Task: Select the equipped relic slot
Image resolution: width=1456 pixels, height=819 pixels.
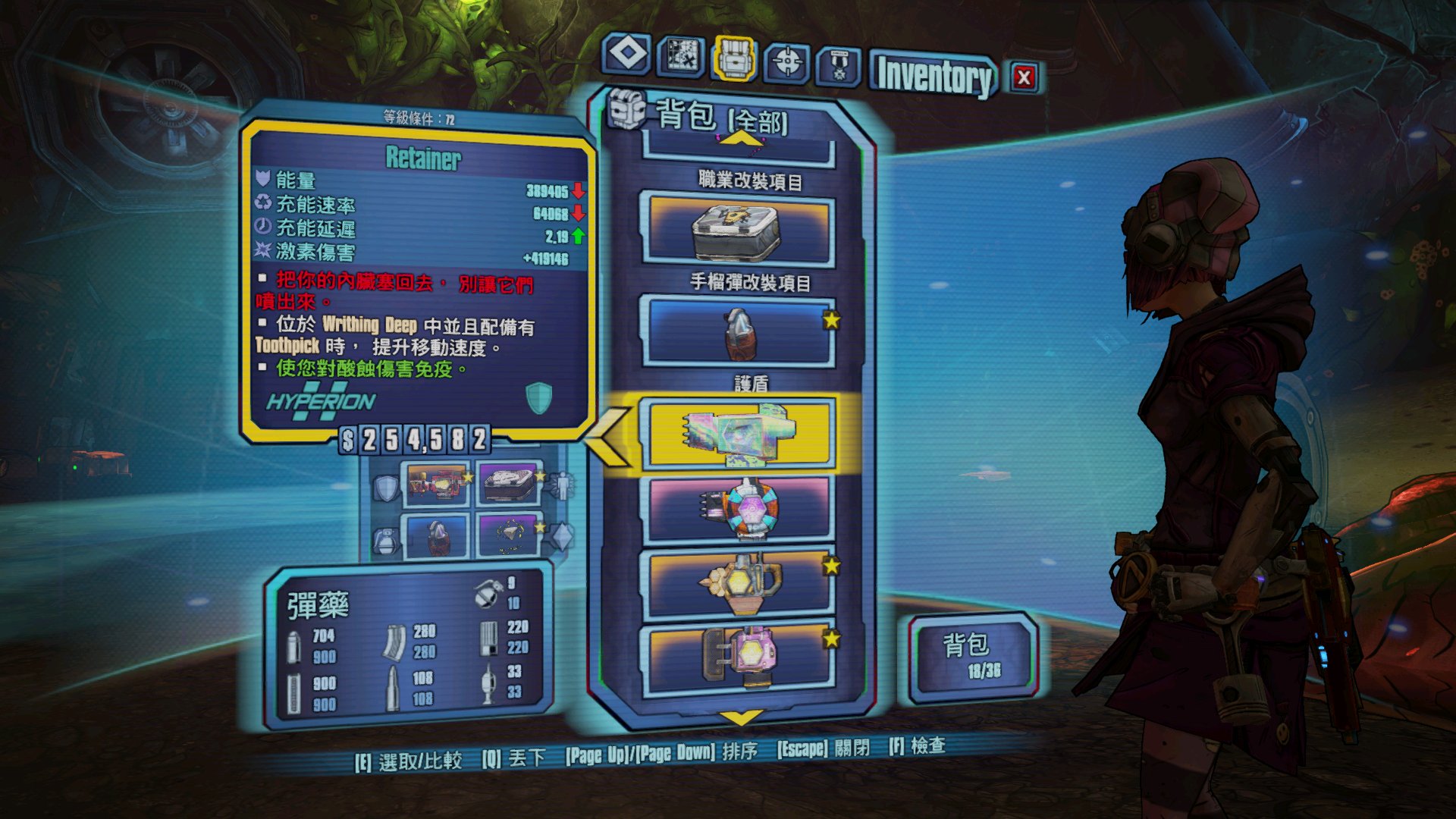Action: [x=508, y=535]
